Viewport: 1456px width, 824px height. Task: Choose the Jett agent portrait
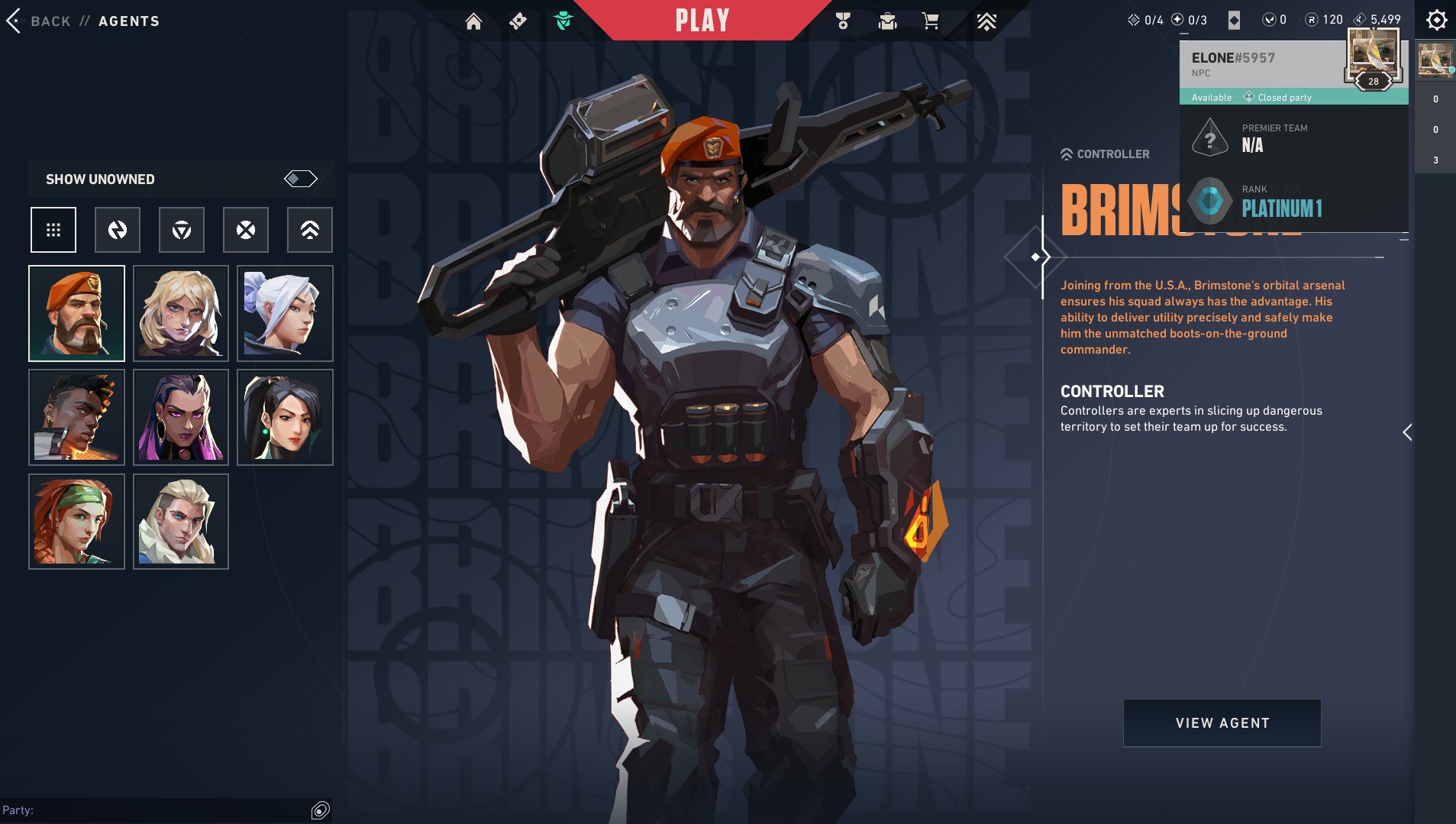tap(285, 313)
